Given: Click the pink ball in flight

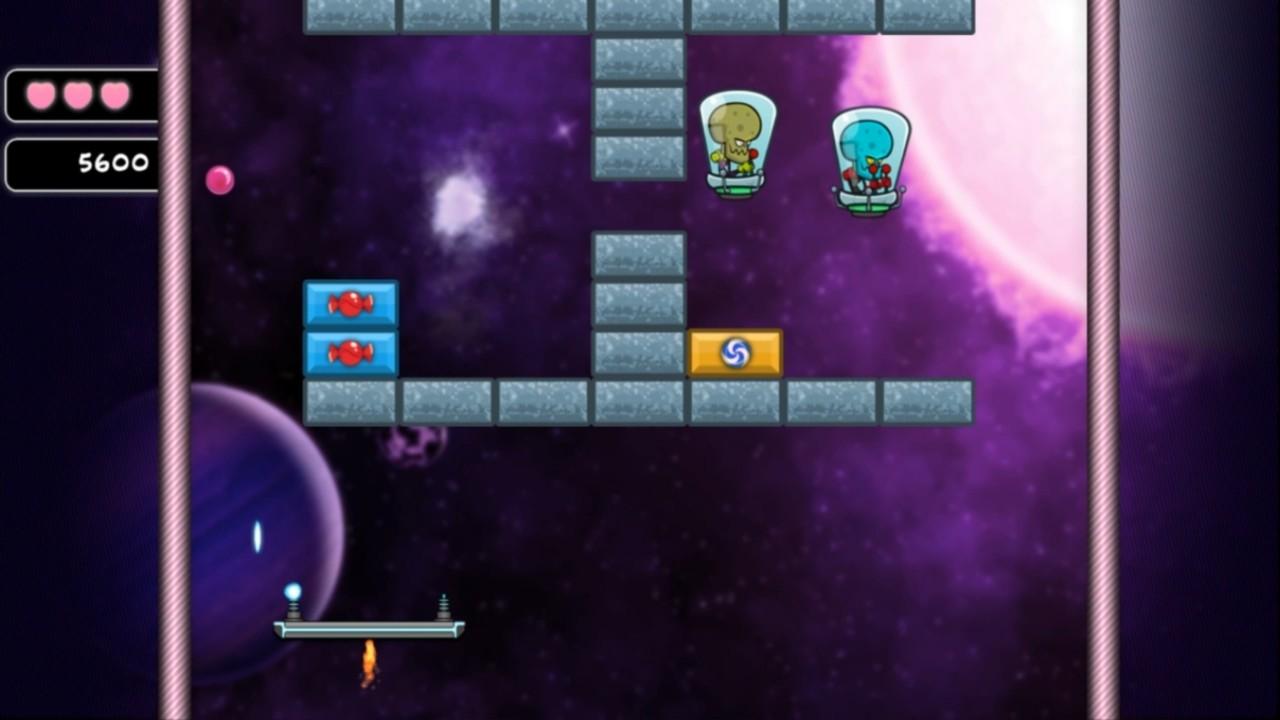Looking at the screenshot, I should click(x=221, y=179).
